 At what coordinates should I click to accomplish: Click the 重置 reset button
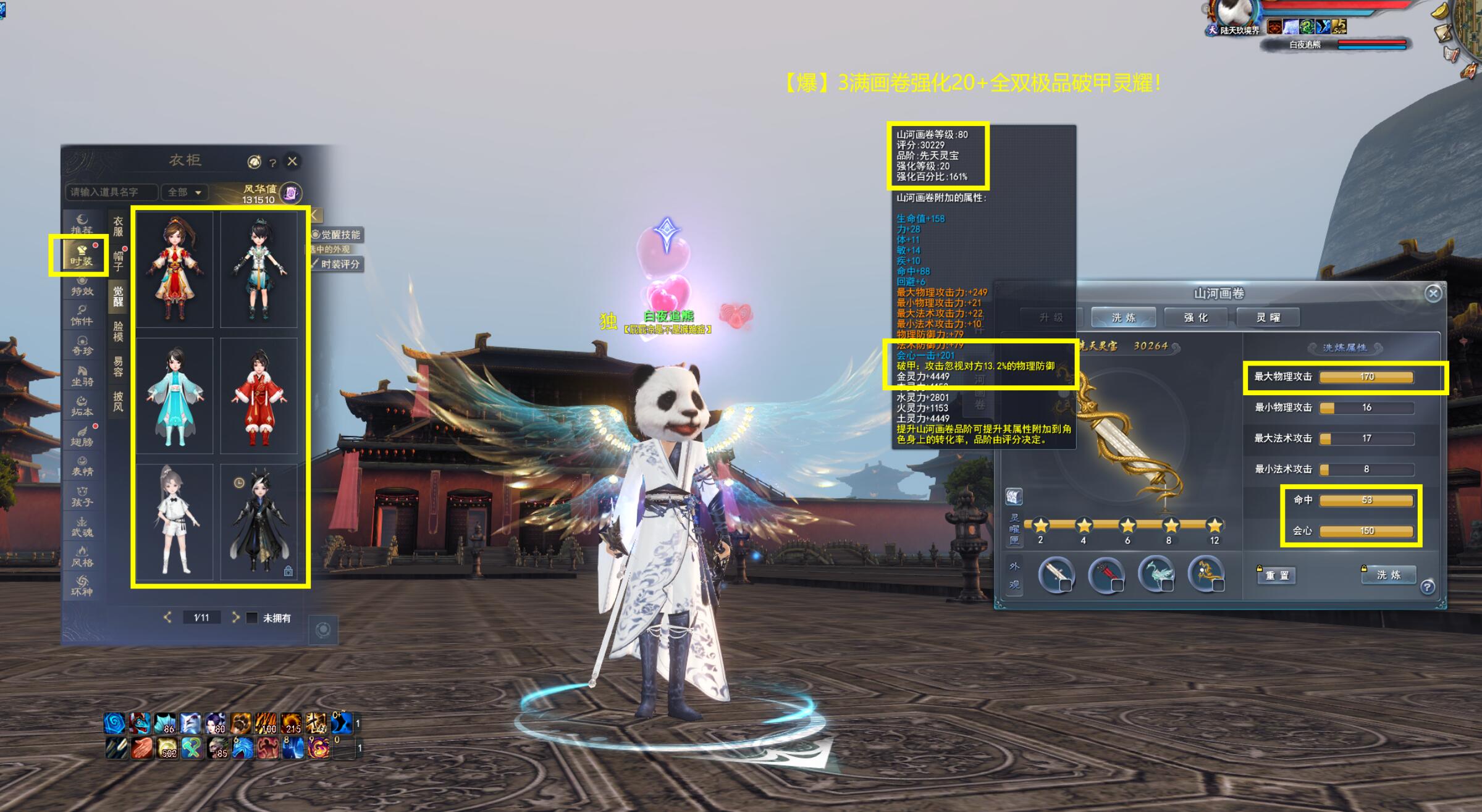coord(1277,576)
